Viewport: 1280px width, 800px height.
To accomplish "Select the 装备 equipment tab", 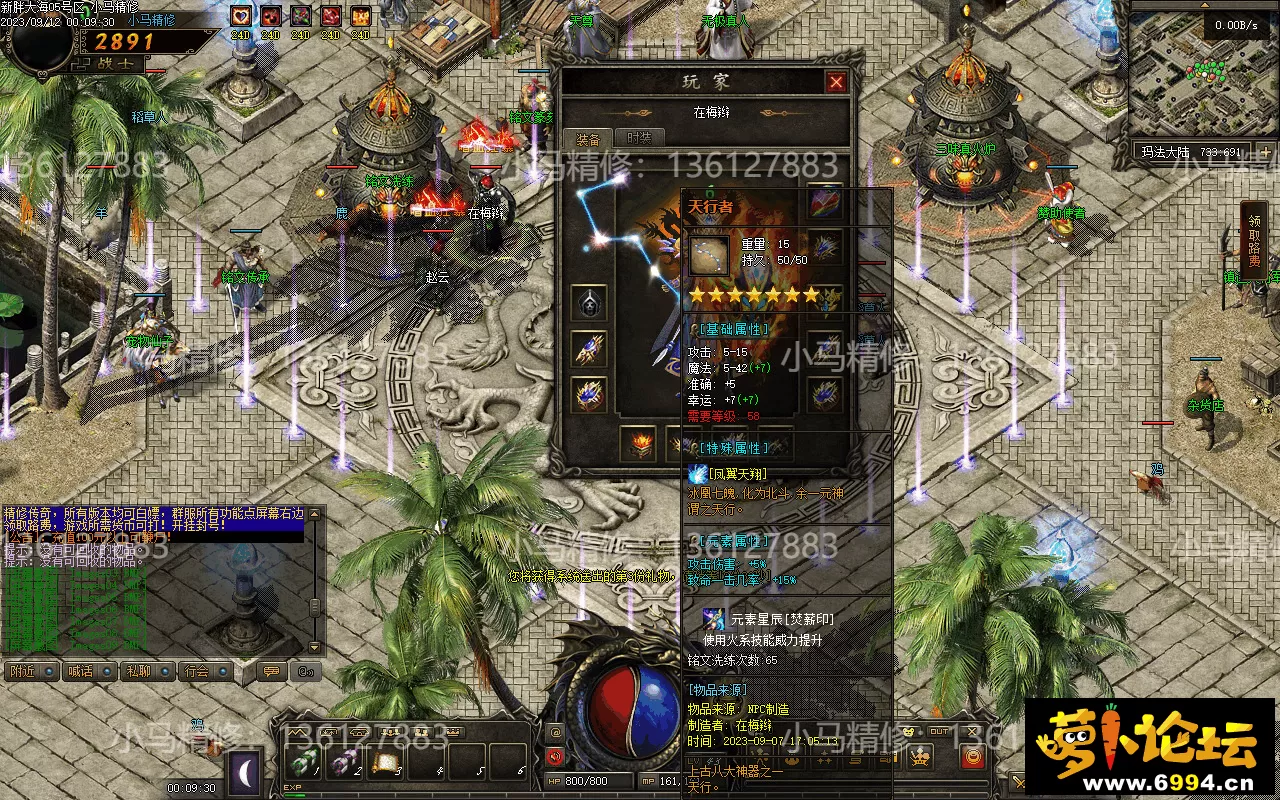I will [588, 139].
